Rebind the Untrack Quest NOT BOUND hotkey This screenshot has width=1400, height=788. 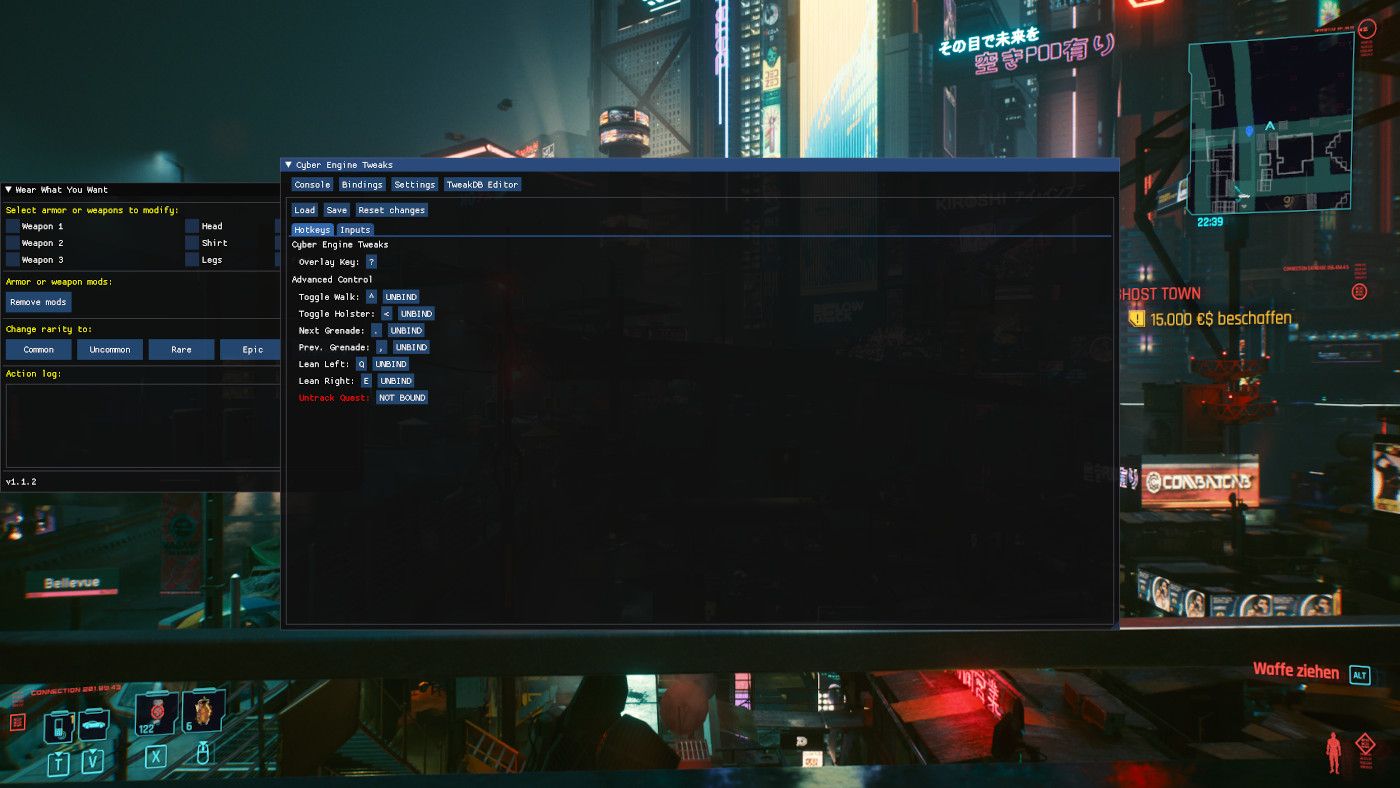coord(401,397)
